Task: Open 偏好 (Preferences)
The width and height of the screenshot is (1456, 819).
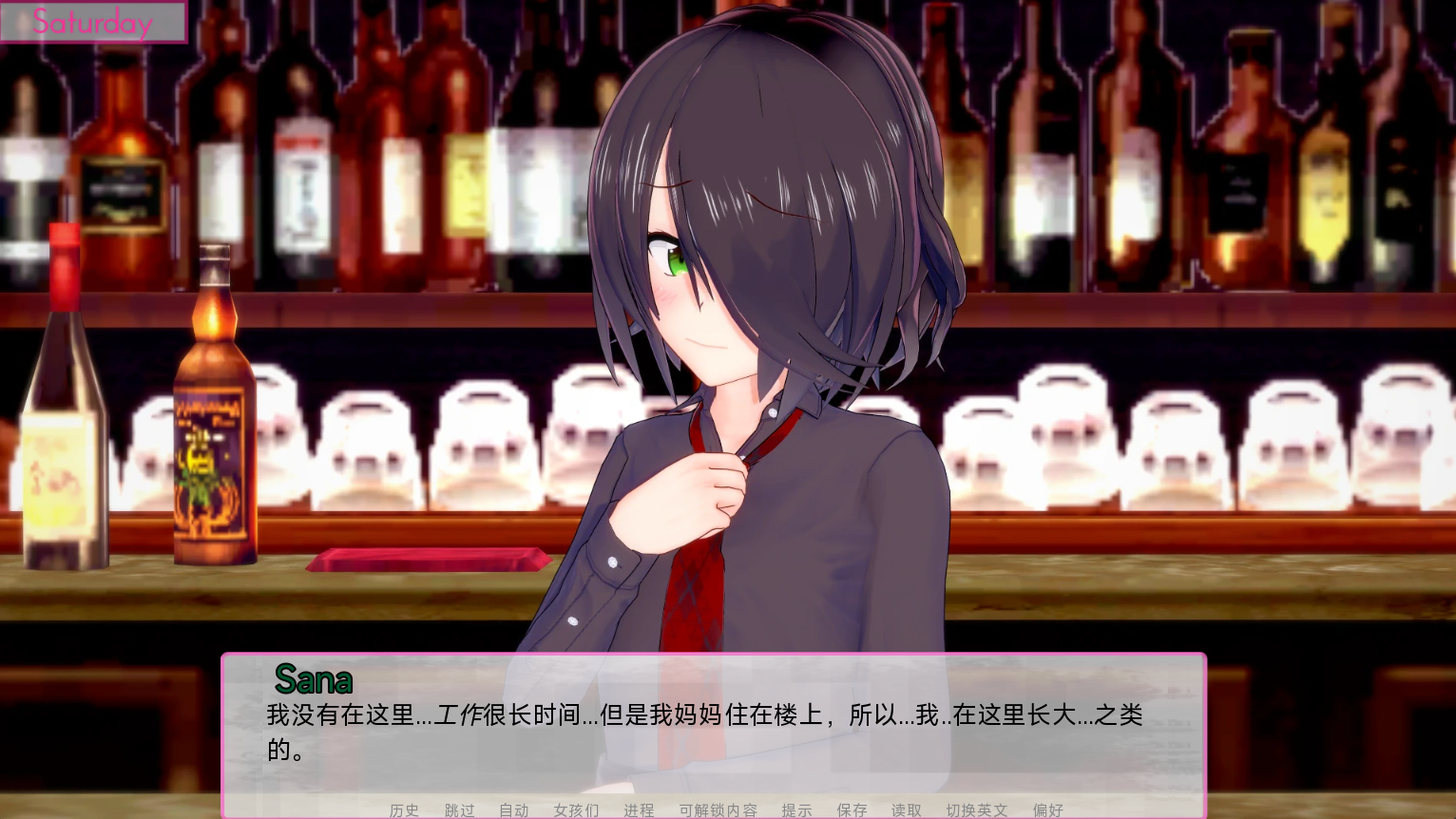Action: click(x=1047, y=810)
